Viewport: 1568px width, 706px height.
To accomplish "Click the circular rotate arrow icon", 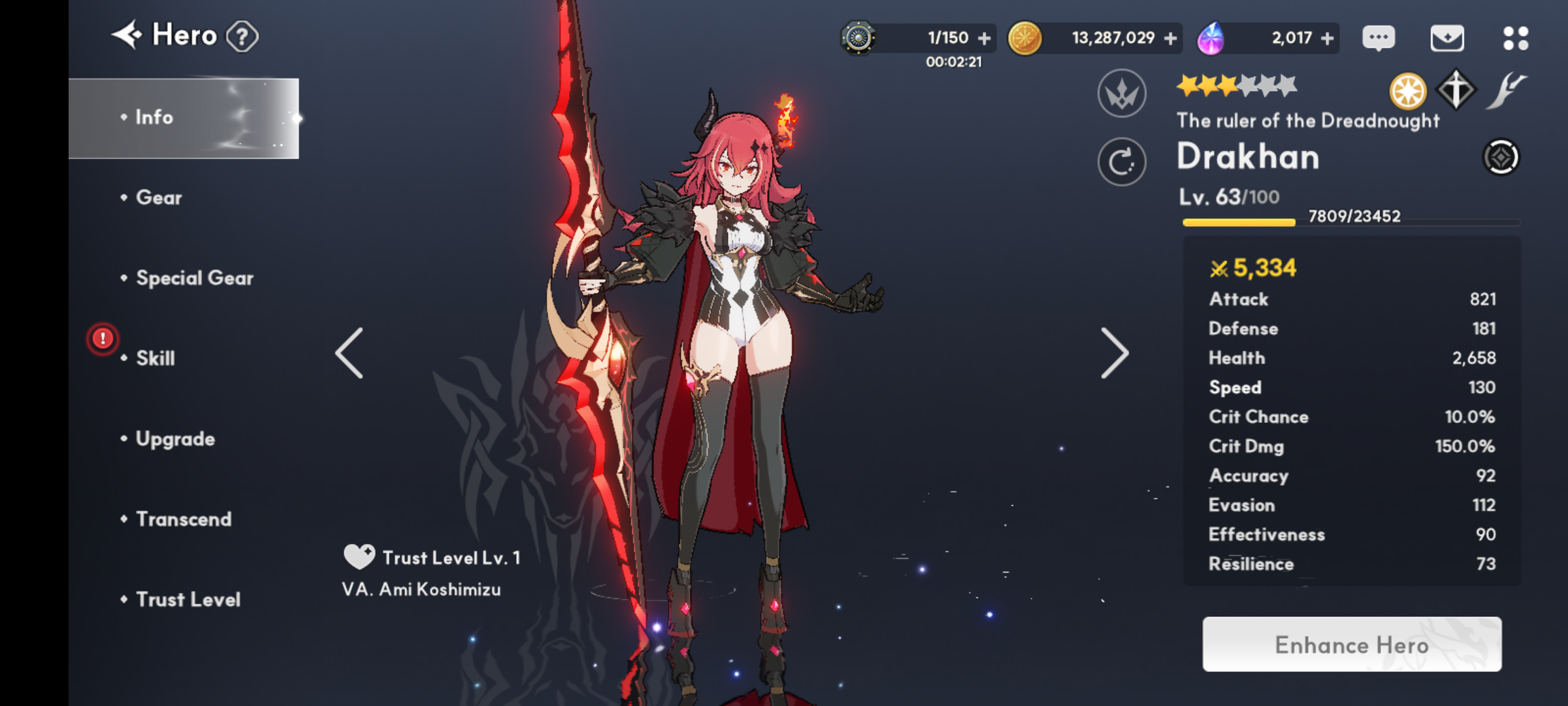I will click(x=1122, y=161).
